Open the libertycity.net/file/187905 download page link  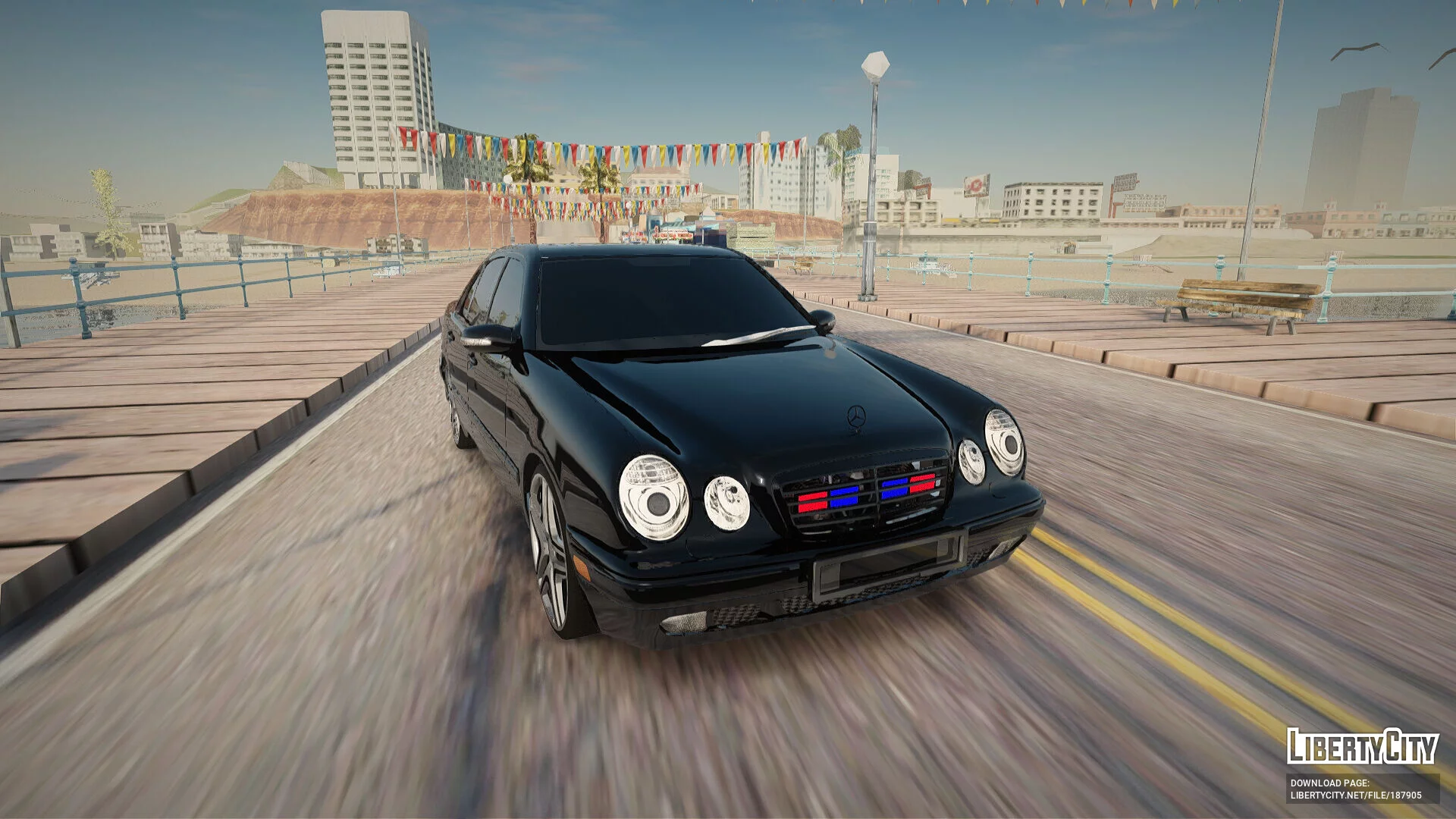(x=1356, y=795)
